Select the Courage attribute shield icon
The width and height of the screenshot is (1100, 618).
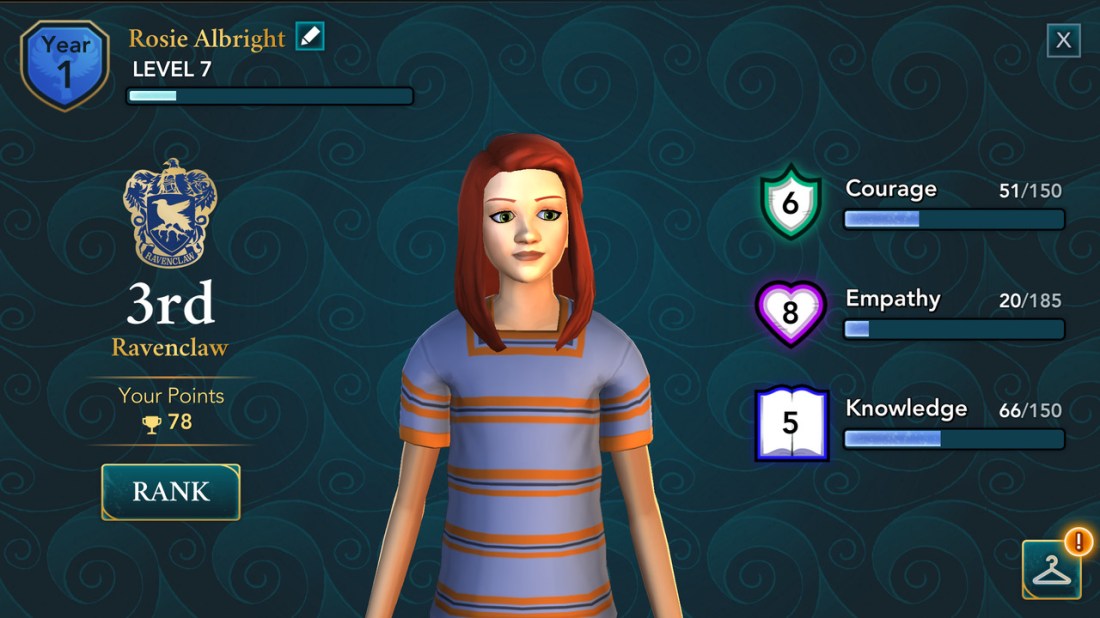coord(790,203)
